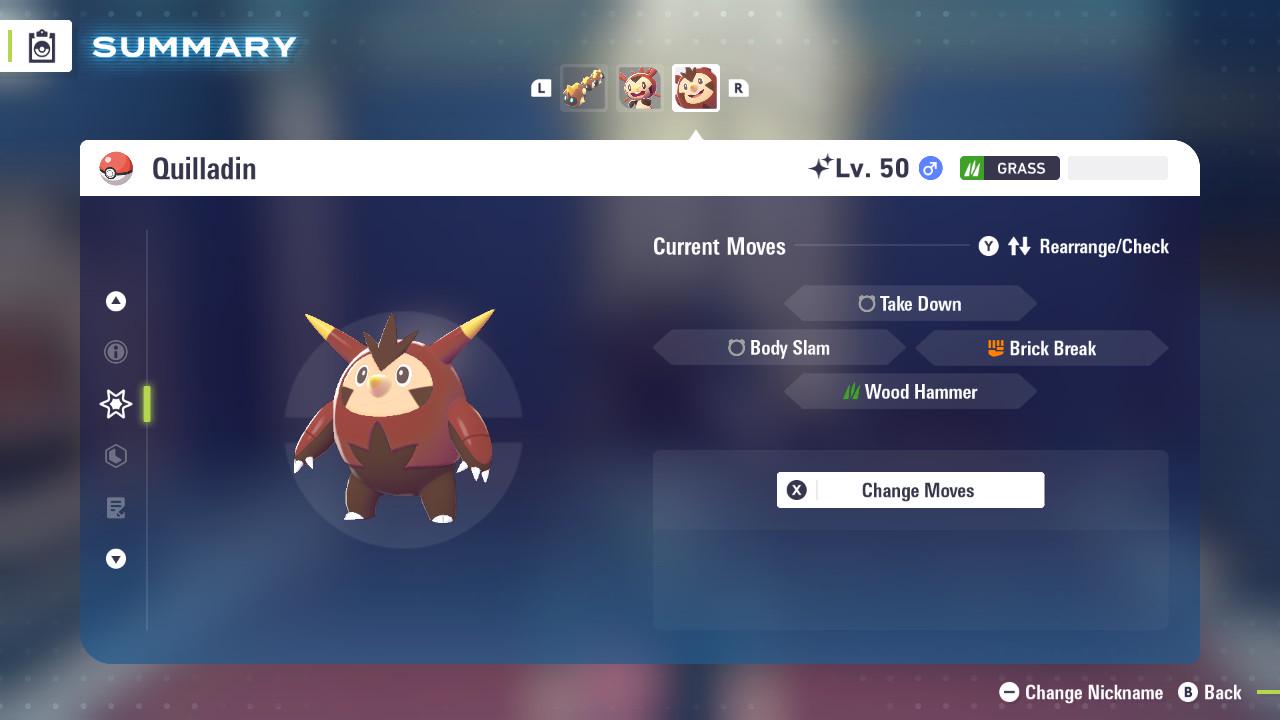Click the Y rearrange icon
Screen dimensions: 1280x720
[x=988, y=246]
